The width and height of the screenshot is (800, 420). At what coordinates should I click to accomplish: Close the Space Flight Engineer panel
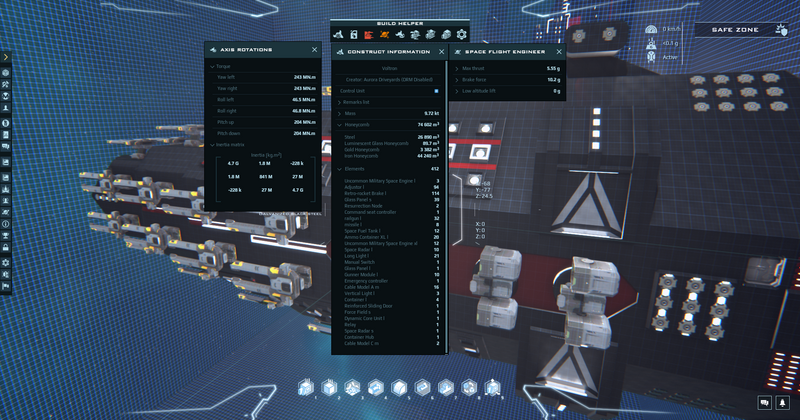click(559, 51)
